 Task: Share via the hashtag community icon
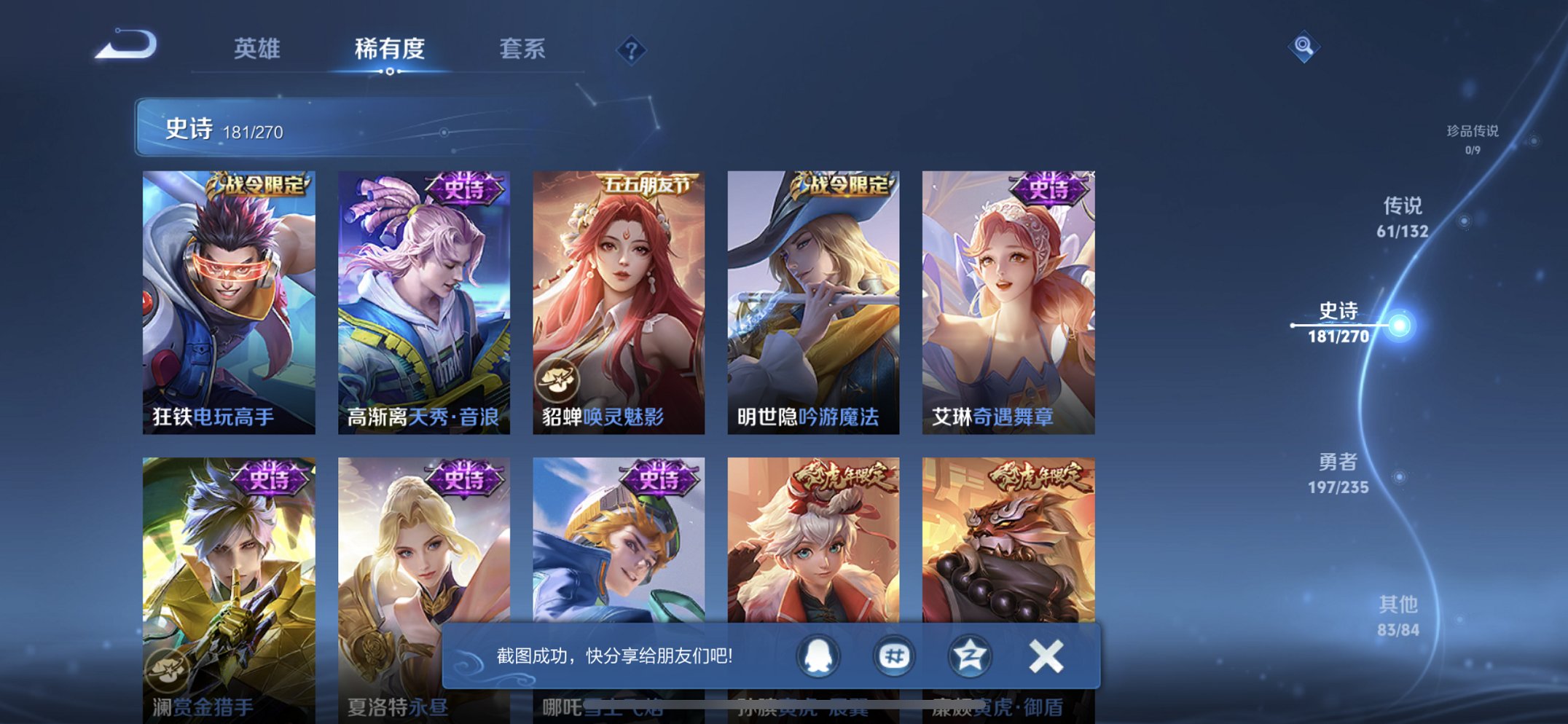pos(894,655)
